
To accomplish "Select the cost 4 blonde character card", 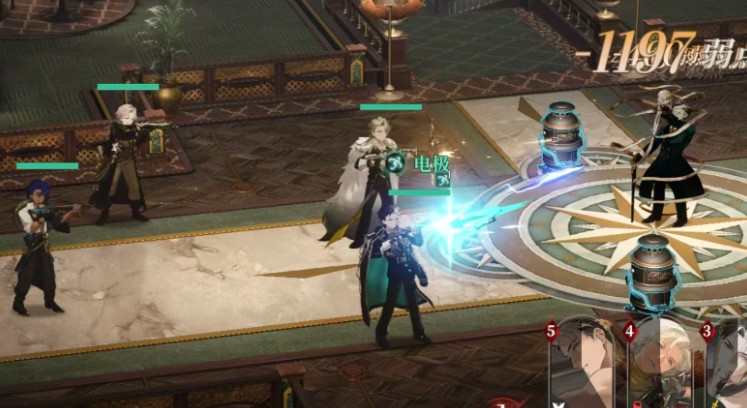I will 660,366.
